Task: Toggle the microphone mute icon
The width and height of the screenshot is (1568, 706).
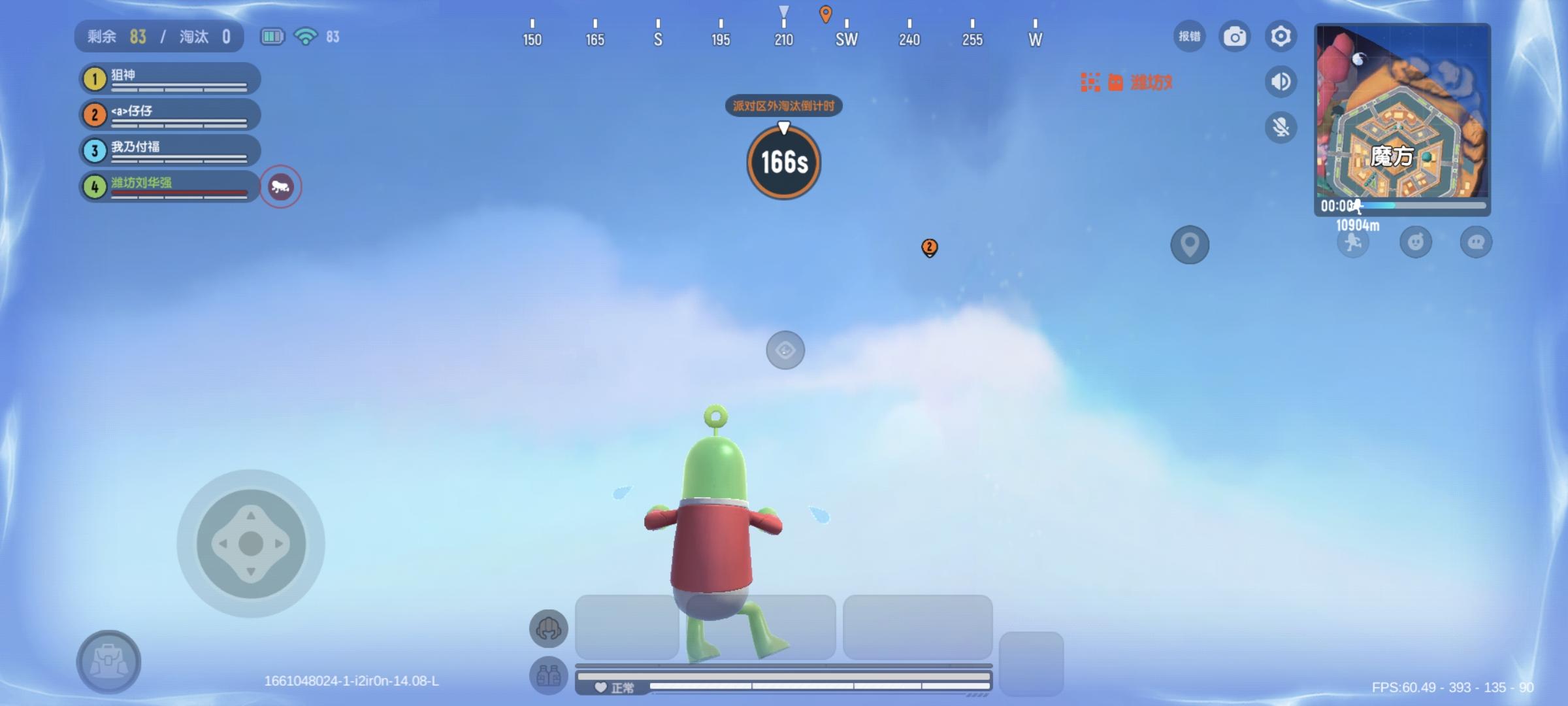Action: (1281, 127)
